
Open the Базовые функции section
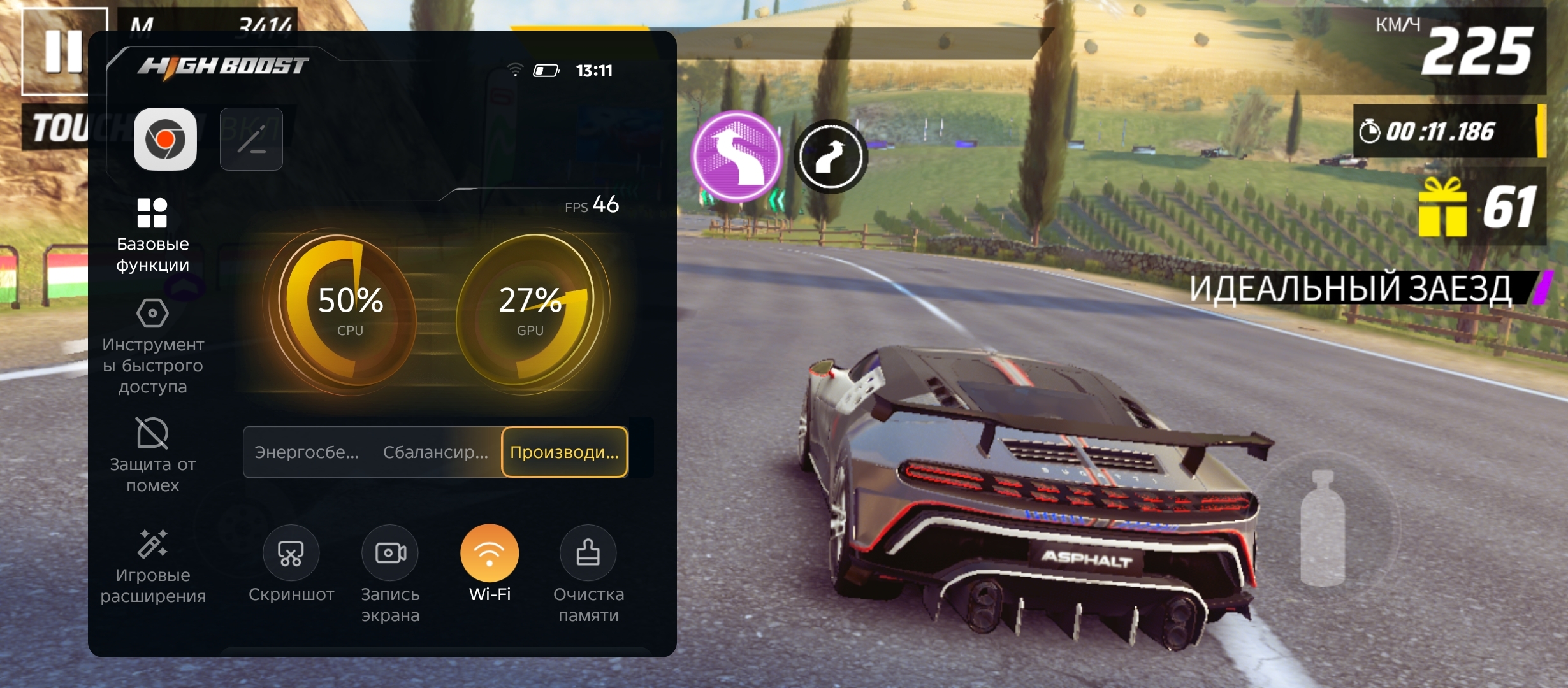tap(152, 236)
